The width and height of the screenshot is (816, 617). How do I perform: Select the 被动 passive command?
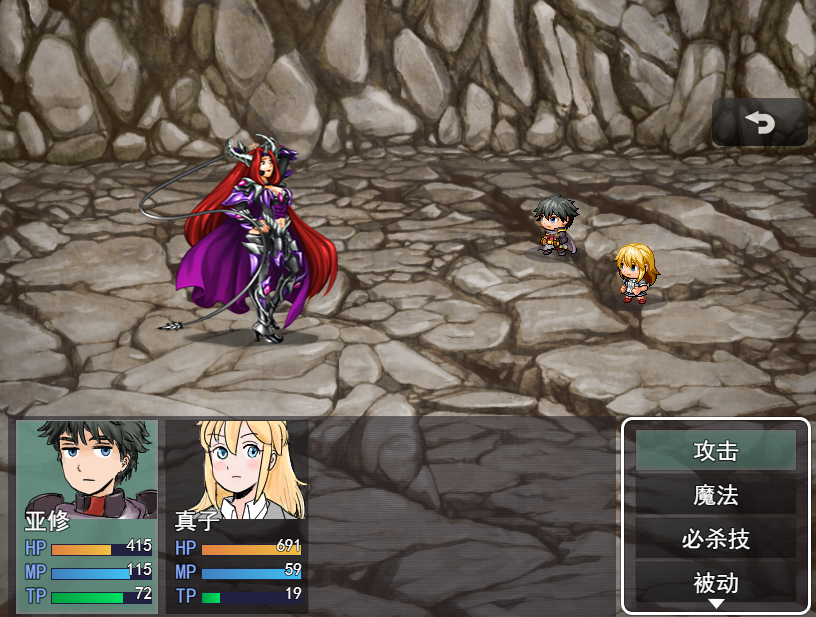(x=715, y=583)
